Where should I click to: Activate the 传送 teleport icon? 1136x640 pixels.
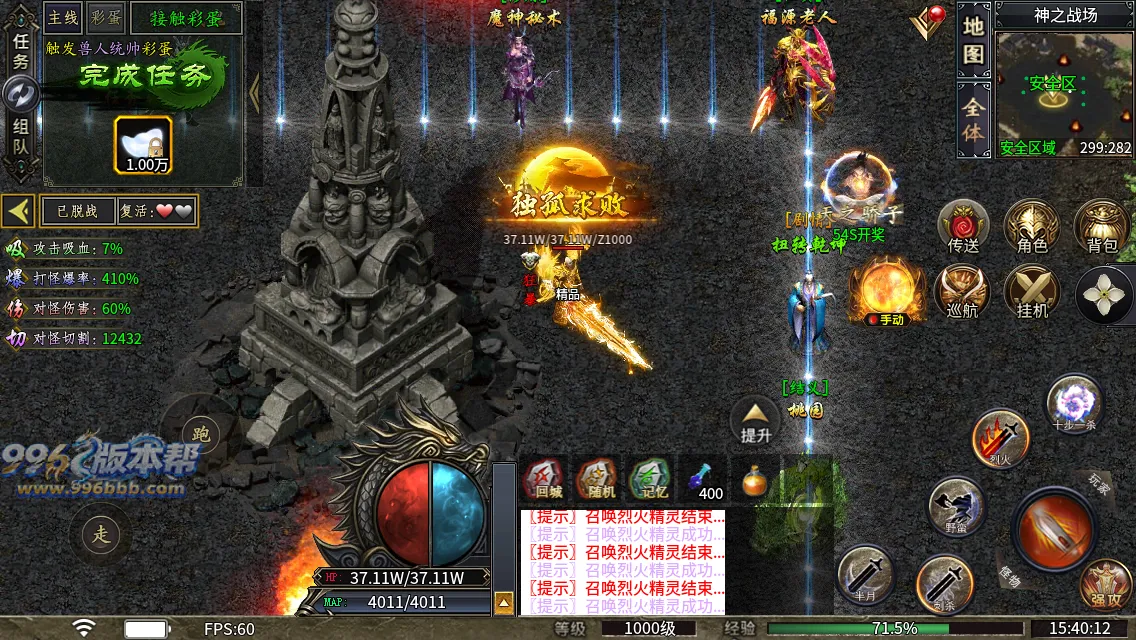963,227
